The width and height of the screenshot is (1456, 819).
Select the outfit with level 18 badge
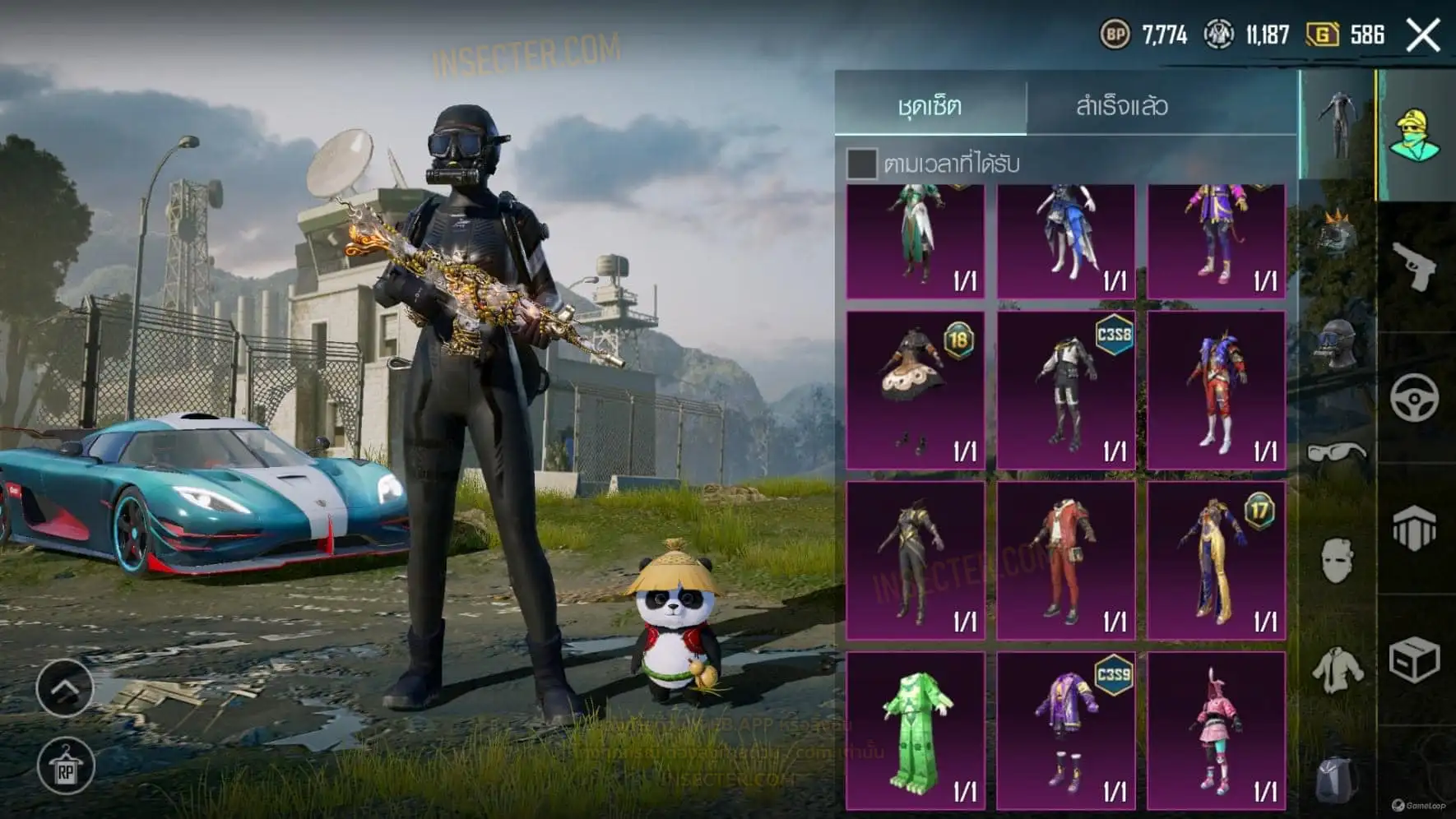pos(916,390)
